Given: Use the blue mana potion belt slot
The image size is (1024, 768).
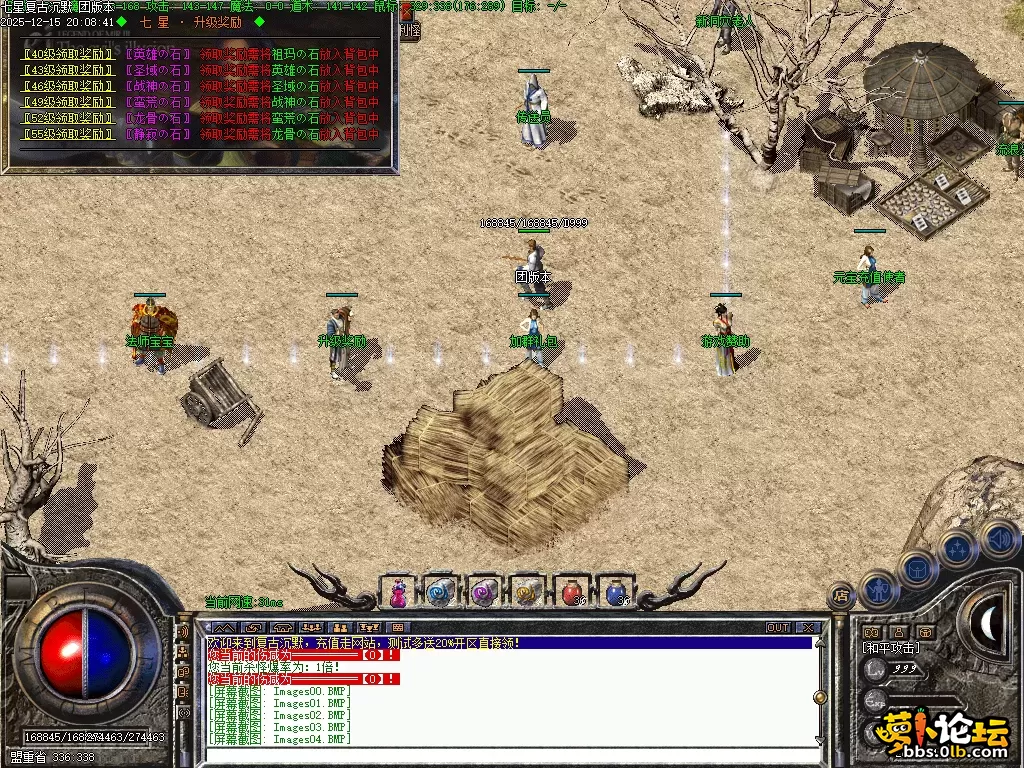Looking at the screenshot, I should click(616, 593).
